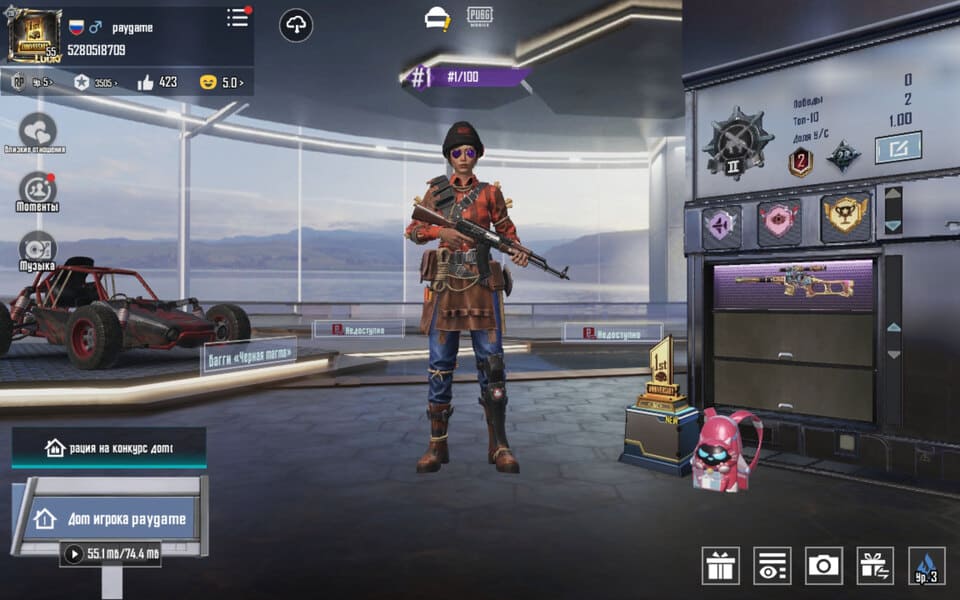Open the home contest registration banner
Screen dimensions: 960x600
(x=109, y=448)
